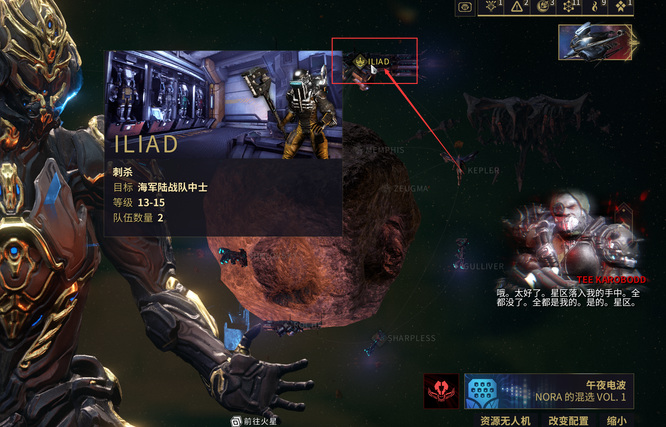This screenshot has height=427, width=666.
Task: Click the red Kuva Lich icon
Action: pyautogui.click(x=440, y=391)
